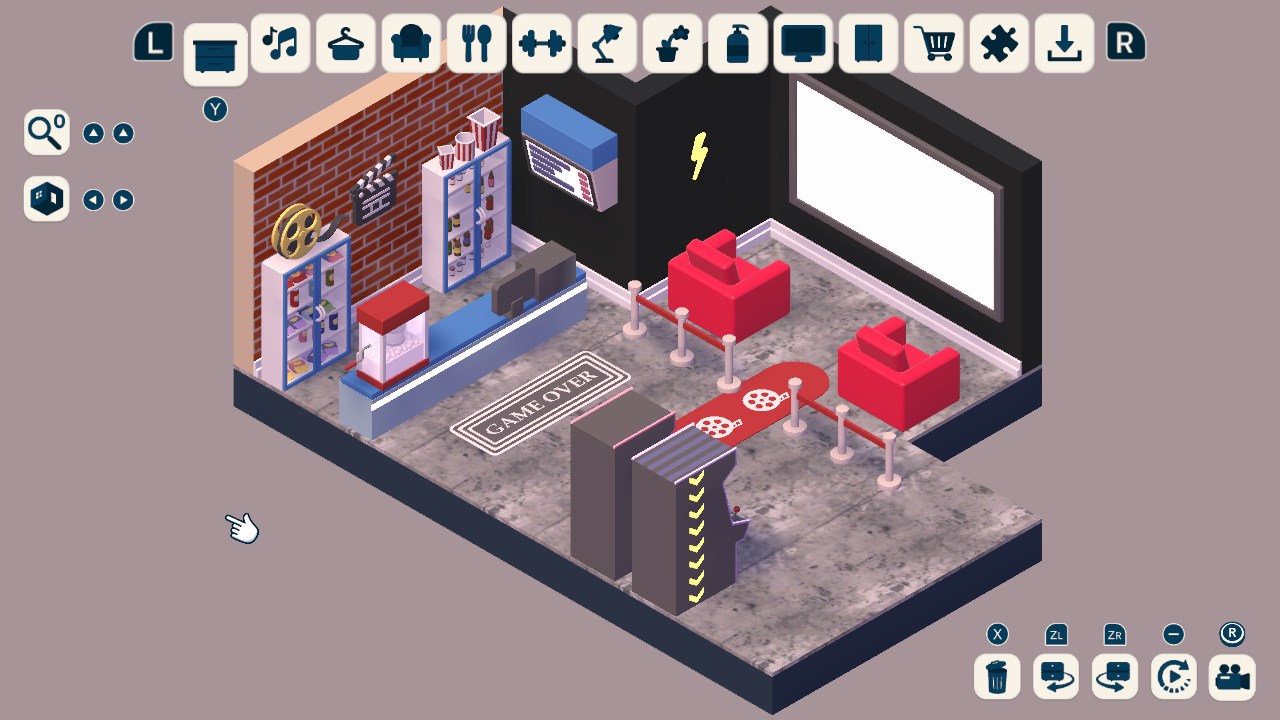The height and width of the screenshot is (720, 1280).
Task: Click the ZL rotate-furniture-left icon
Action: [1055, 677]
